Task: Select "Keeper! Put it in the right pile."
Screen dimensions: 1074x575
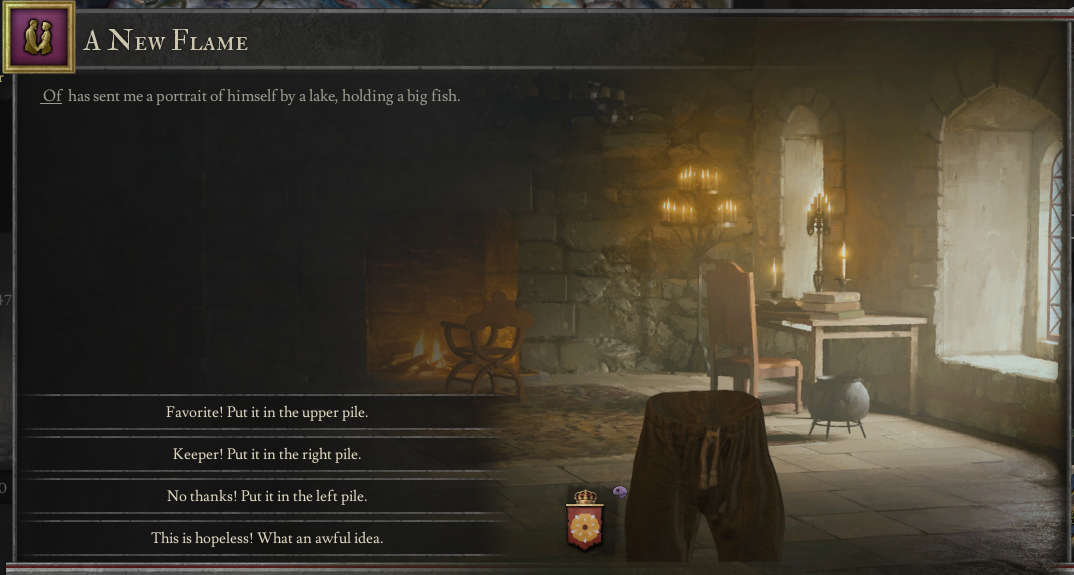Action: coord(267,454)
